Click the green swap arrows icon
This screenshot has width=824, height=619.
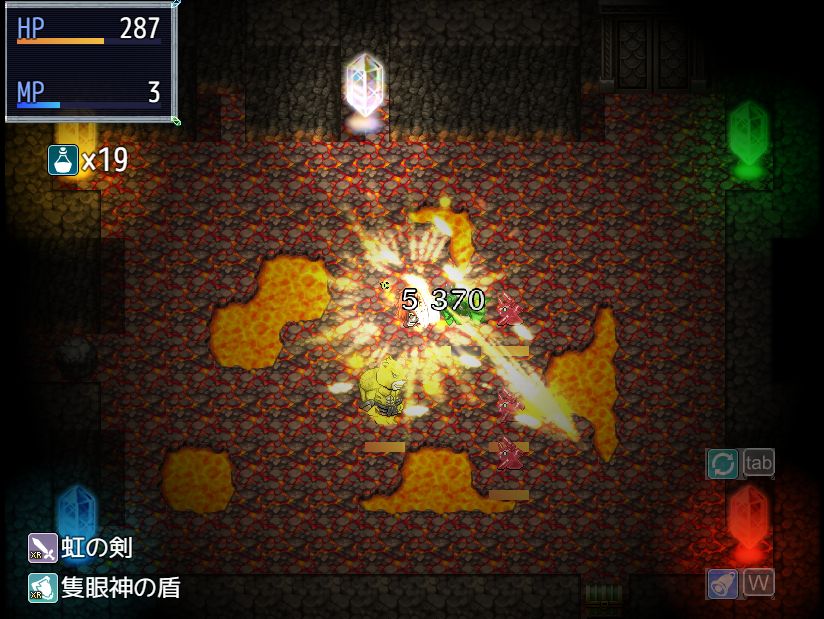722,463
